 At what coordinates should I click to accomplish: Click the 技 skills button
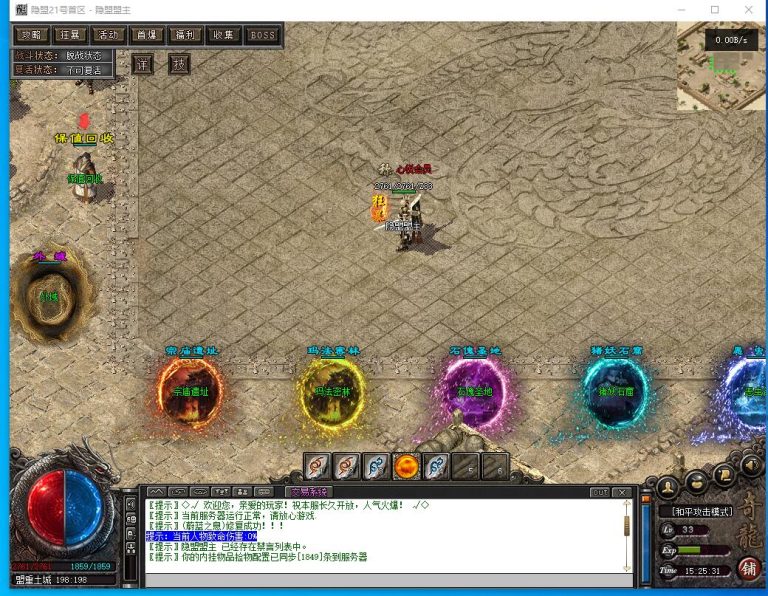pos(179,64)
